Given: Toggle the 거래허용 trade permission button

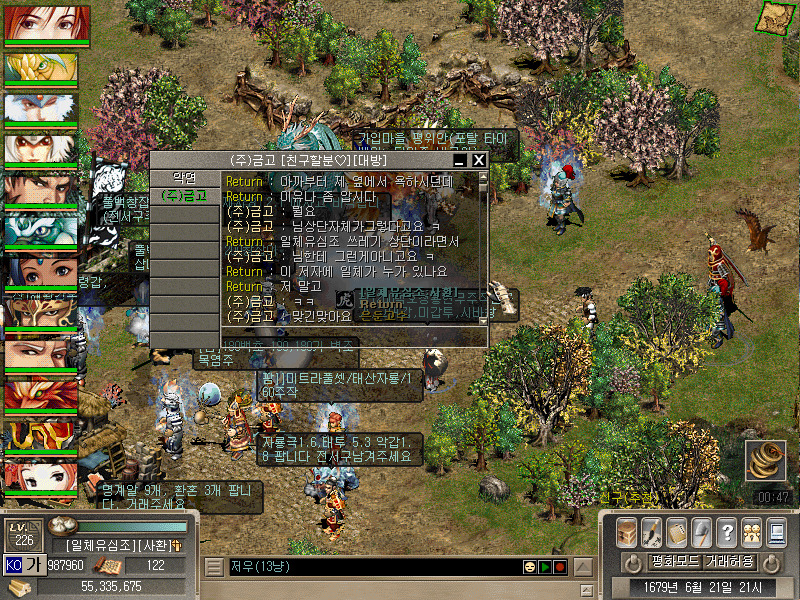Looking at the screenshot, I should (x=730, y=562).
